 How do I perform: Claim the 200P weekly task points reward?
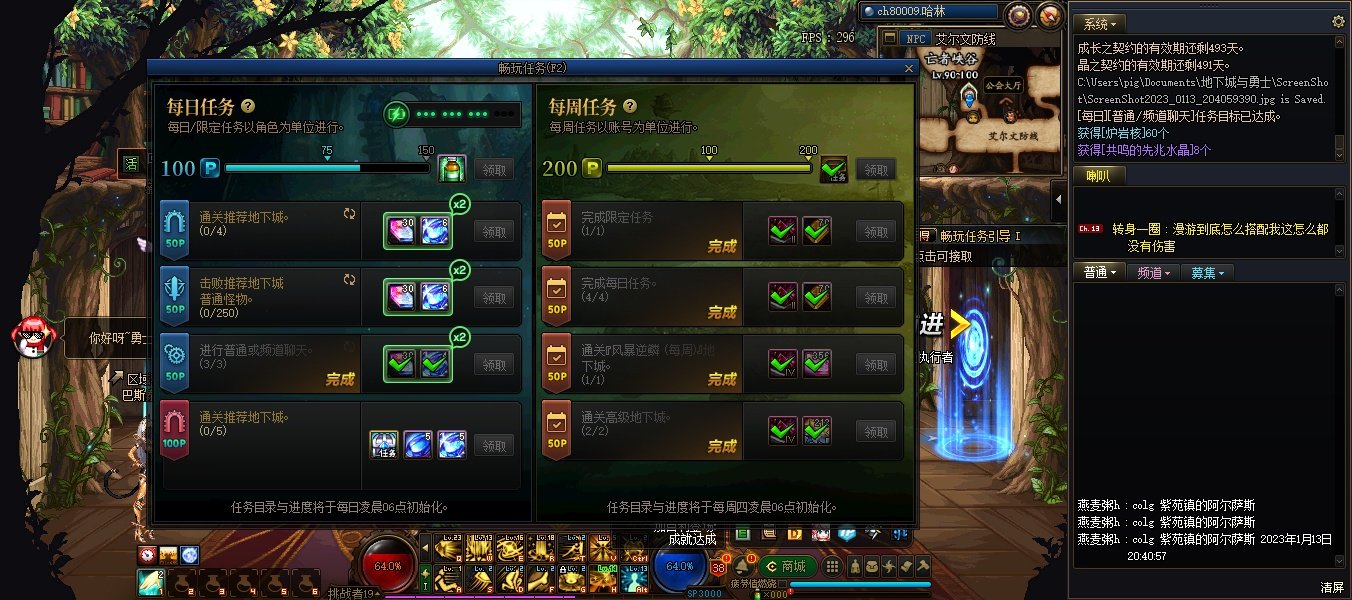[876, 170]
